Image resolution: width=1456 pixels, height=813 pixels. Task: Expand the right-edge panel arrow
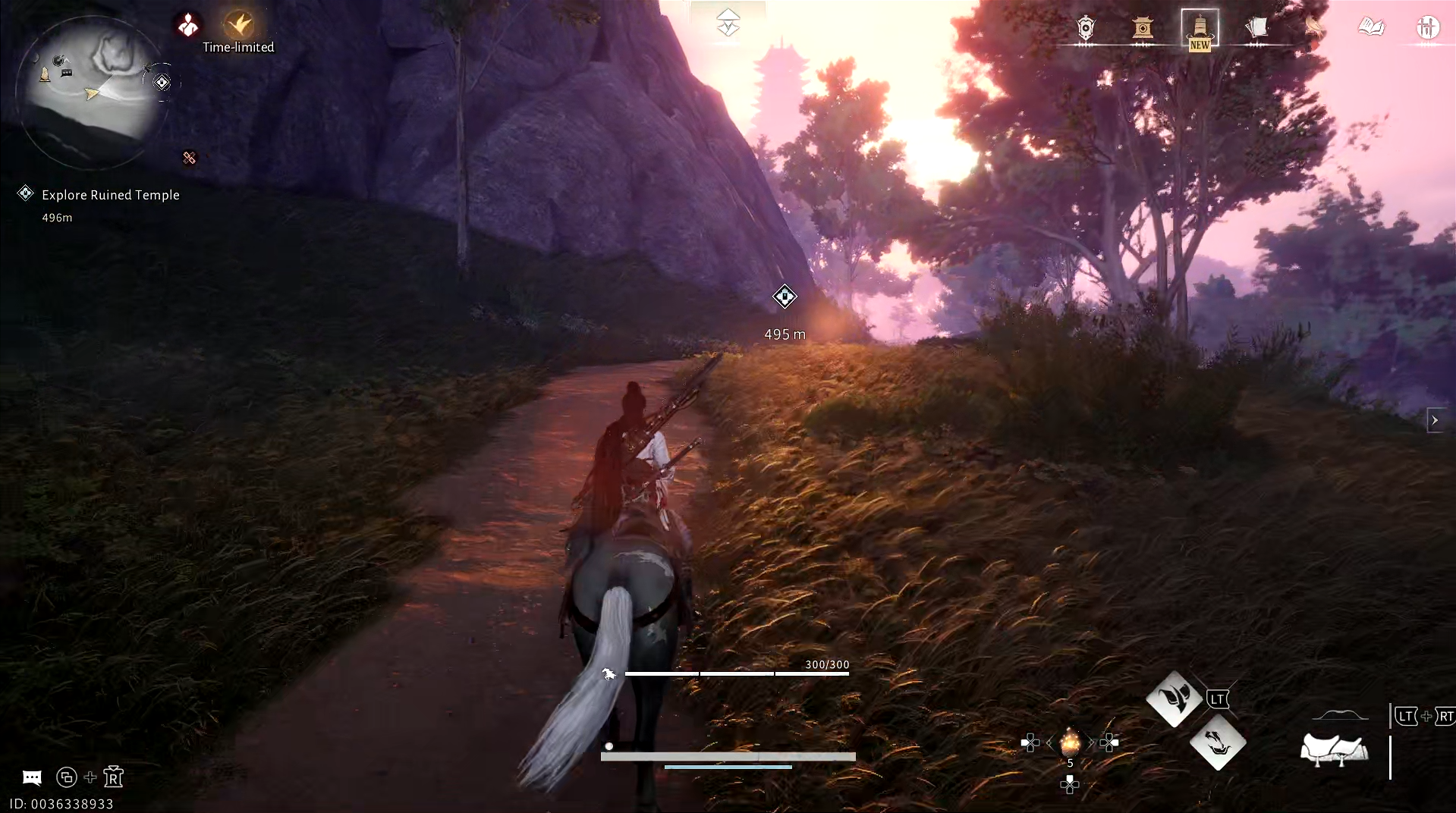pyautogui.click(x=1434, y=419)
